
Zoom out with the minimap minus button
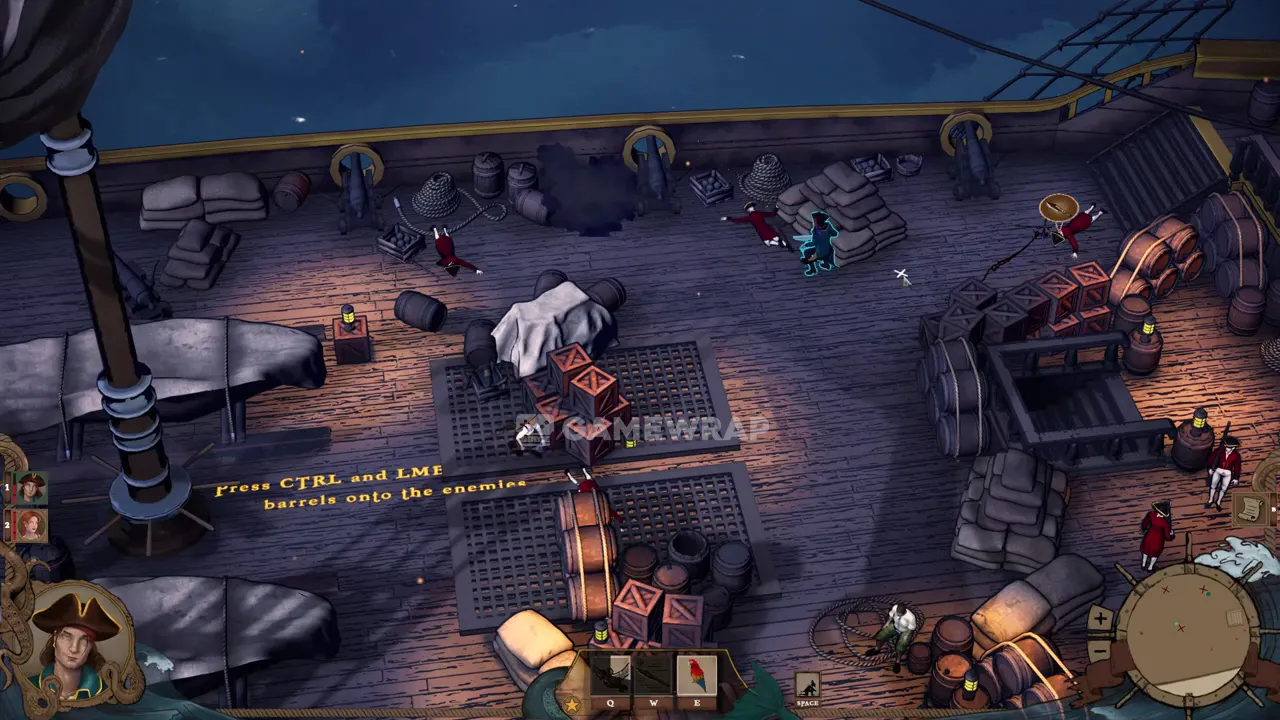pyautogui.click(x=1100, y=651)
